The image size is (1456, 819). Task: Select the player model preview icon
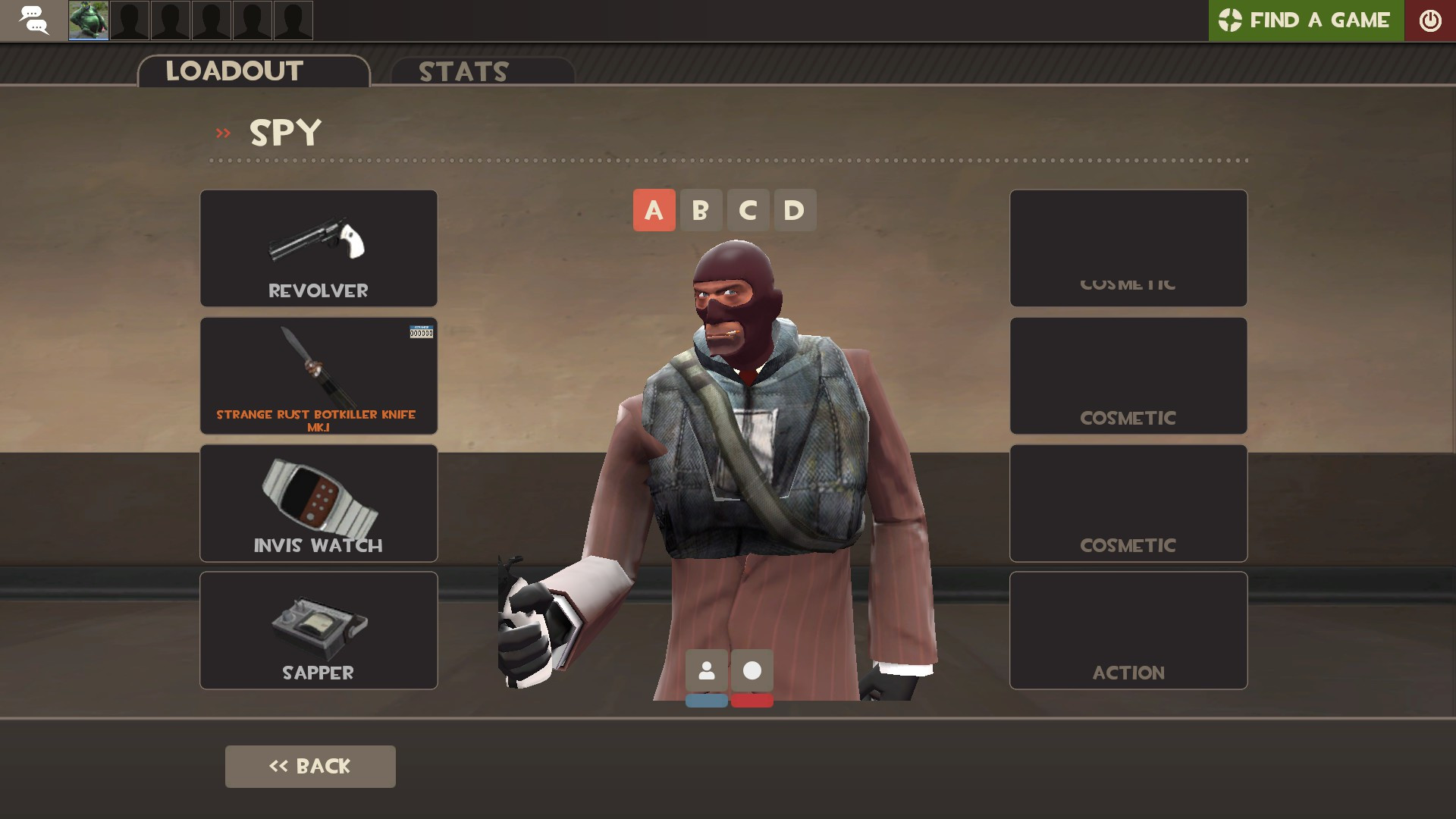point(707,671)
